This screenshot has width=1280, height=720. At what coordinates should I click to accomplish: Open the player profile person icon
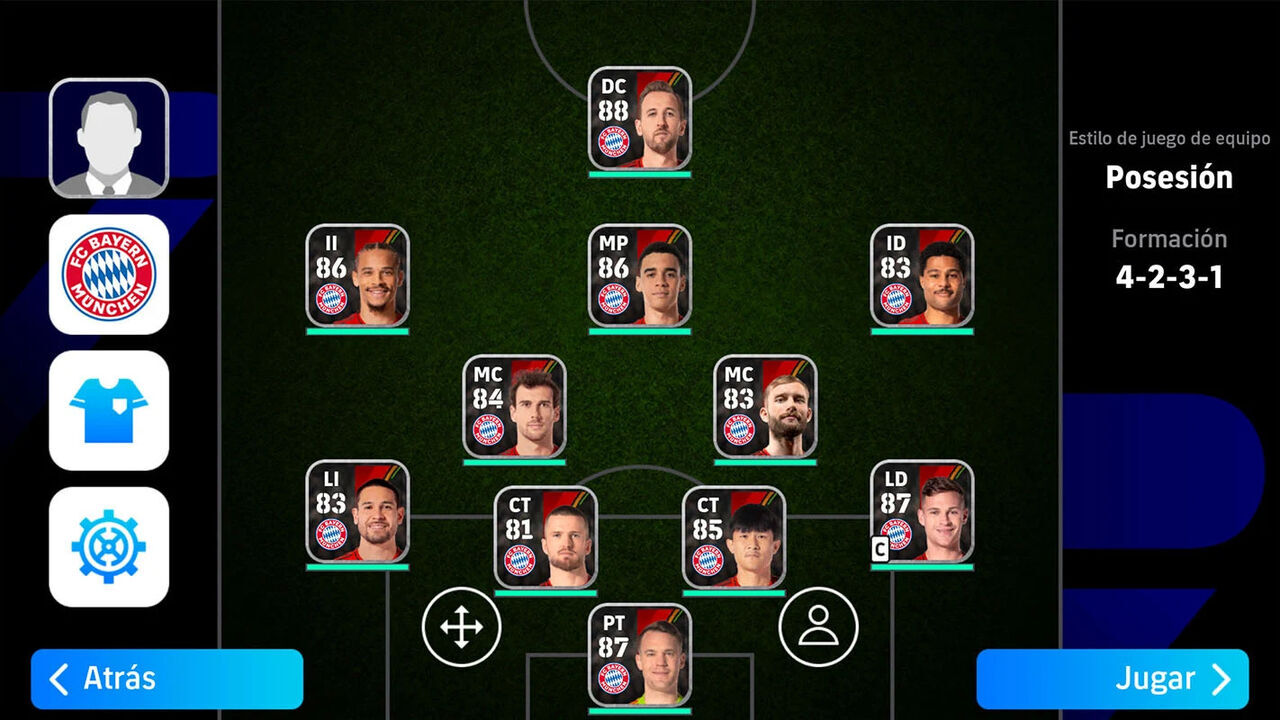(820, 625)
